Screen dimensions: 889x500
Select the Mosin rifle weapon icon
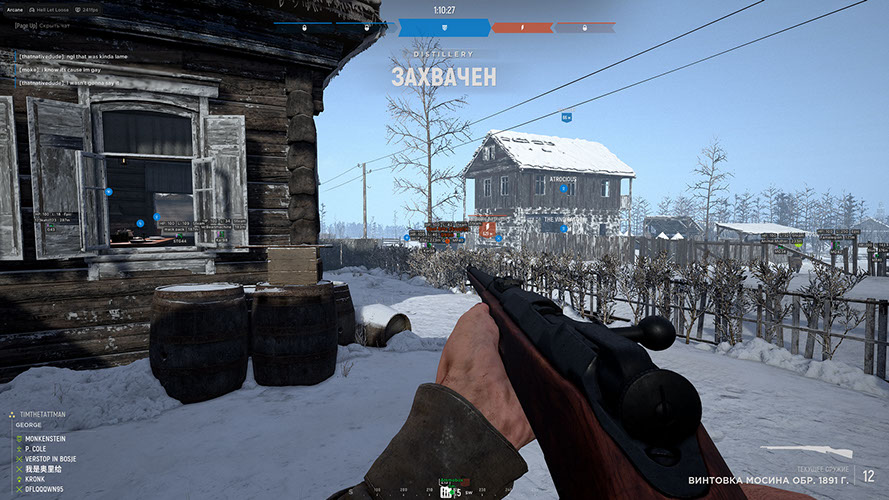click(806, 452)
